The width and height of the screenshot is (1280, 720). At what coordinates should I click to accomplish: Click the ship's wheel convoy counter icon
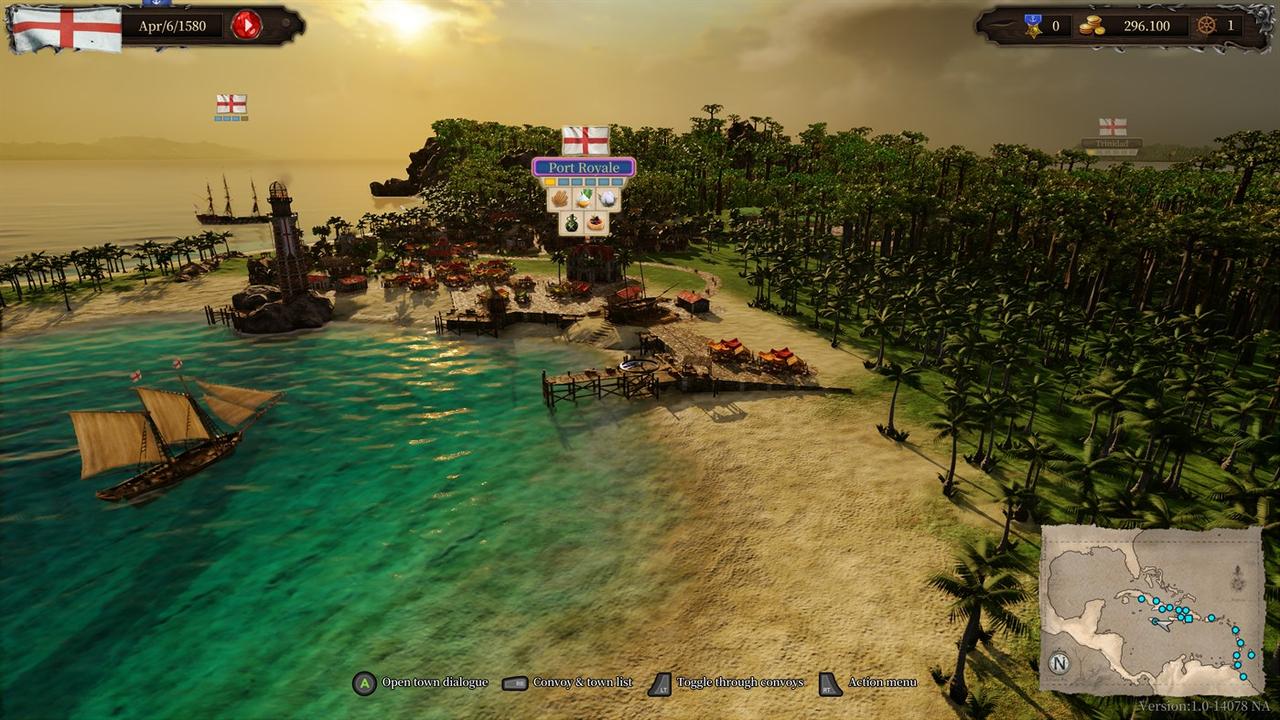tap(1207, 27)
